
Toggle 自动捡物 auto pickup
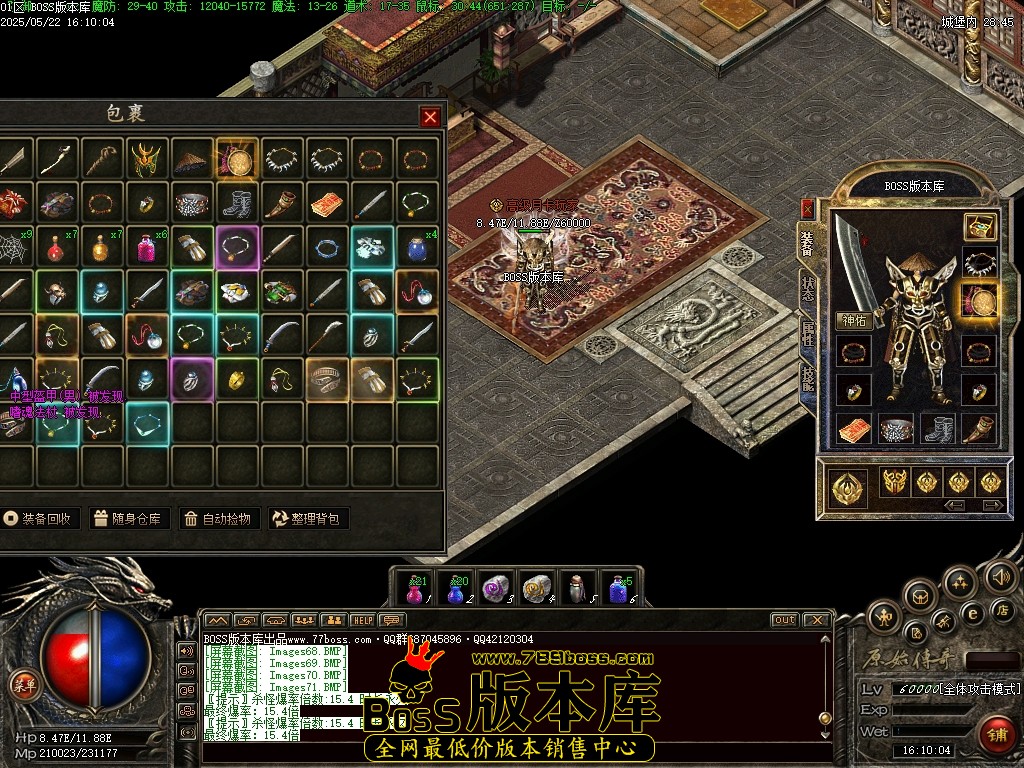click(220, 518)
